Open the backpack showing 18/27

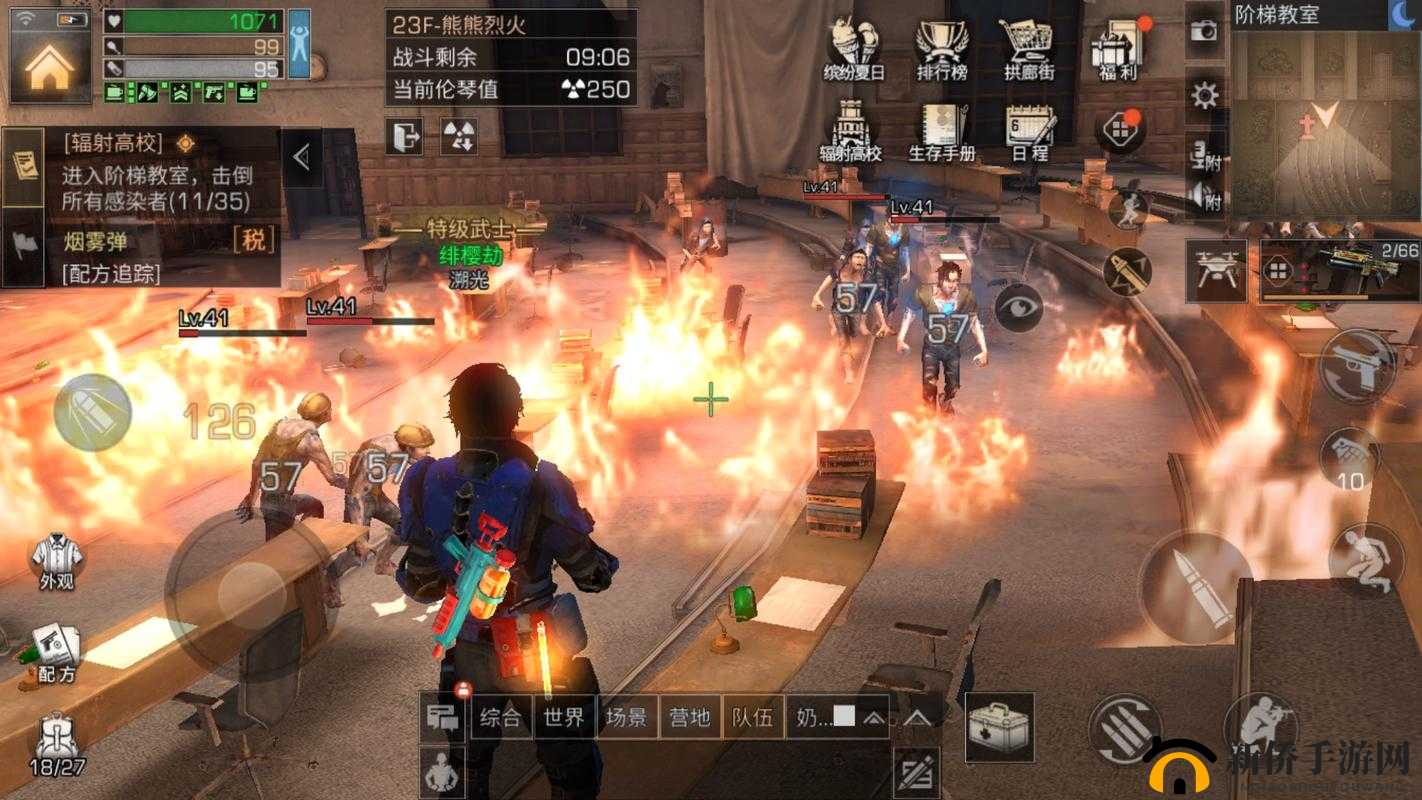tap(56, 746)
